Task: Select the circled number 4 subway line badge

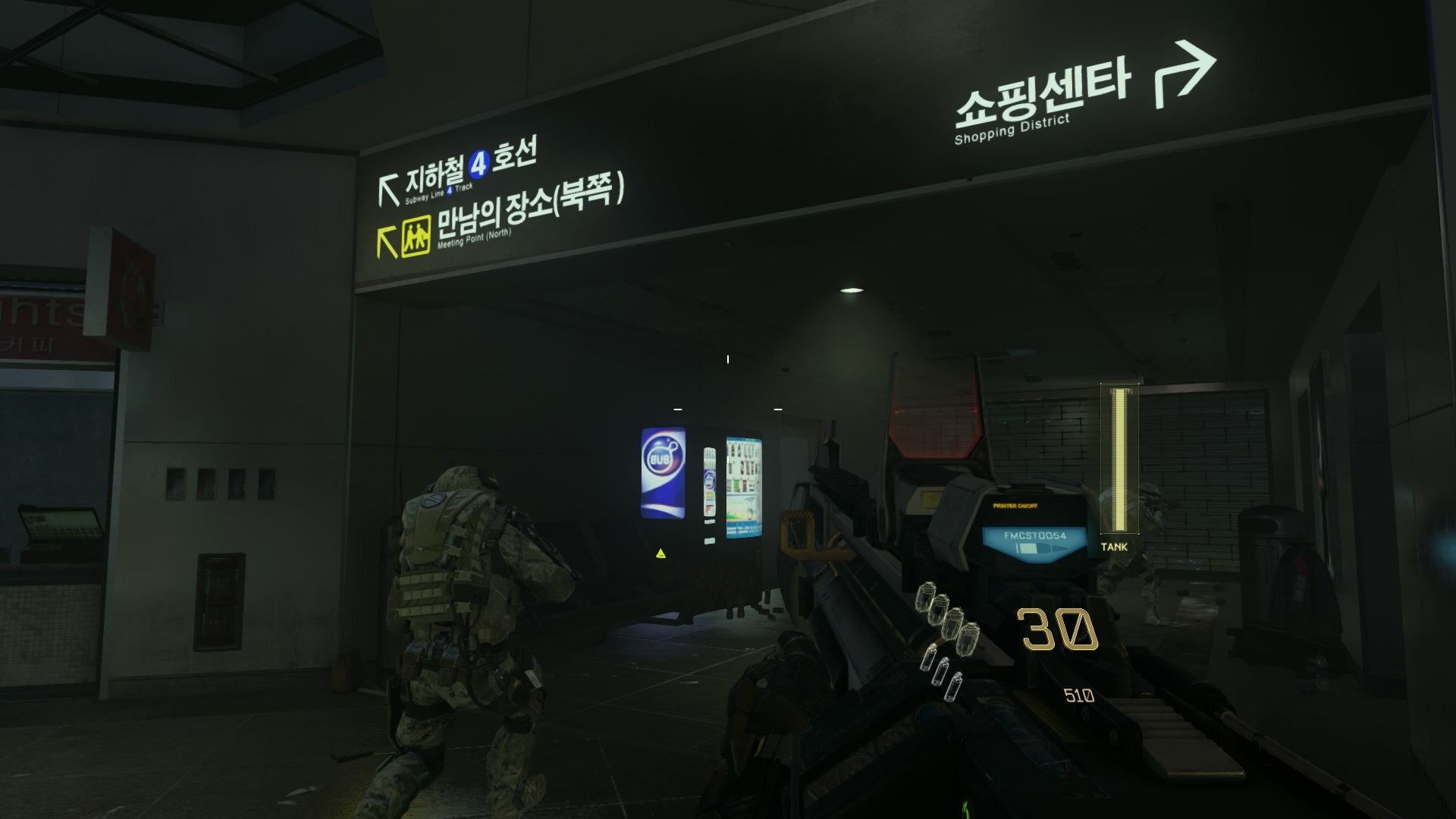Action: [x=479, y=165]
